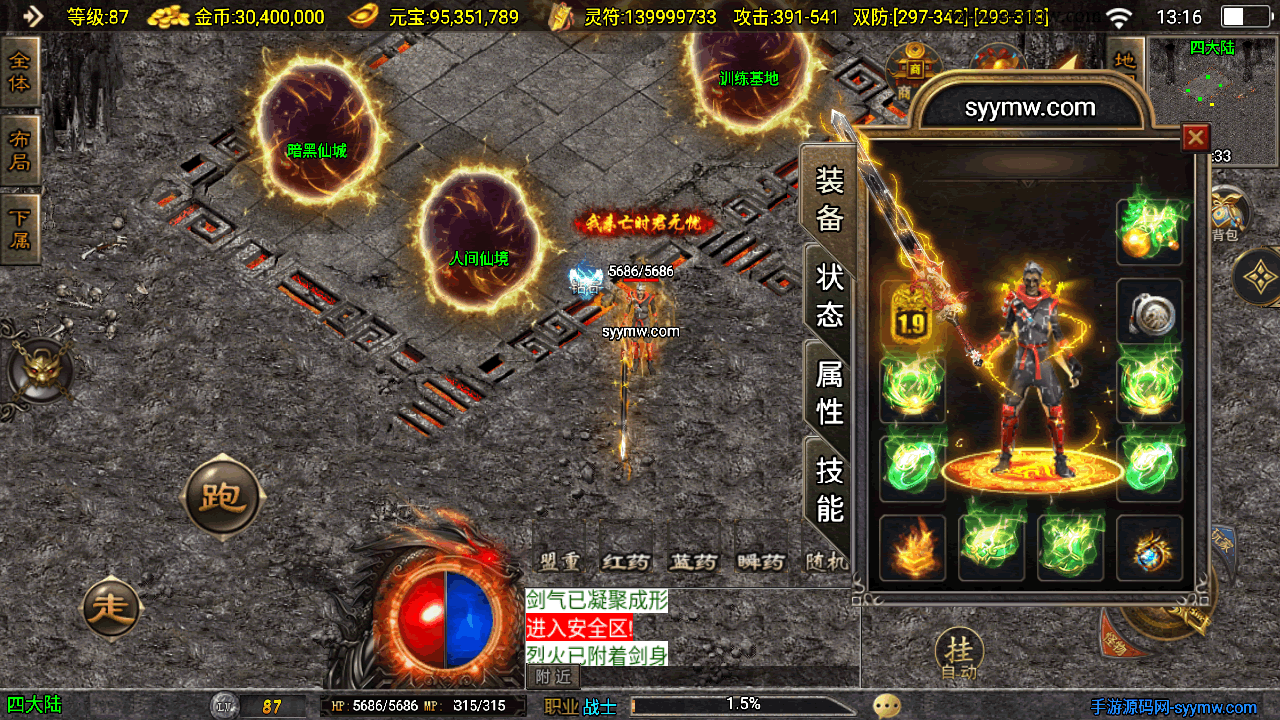Viewport: 1280px width, 720px height.
Task: Switch to the 状态 (Status) tab
Action: pos(830,295)
